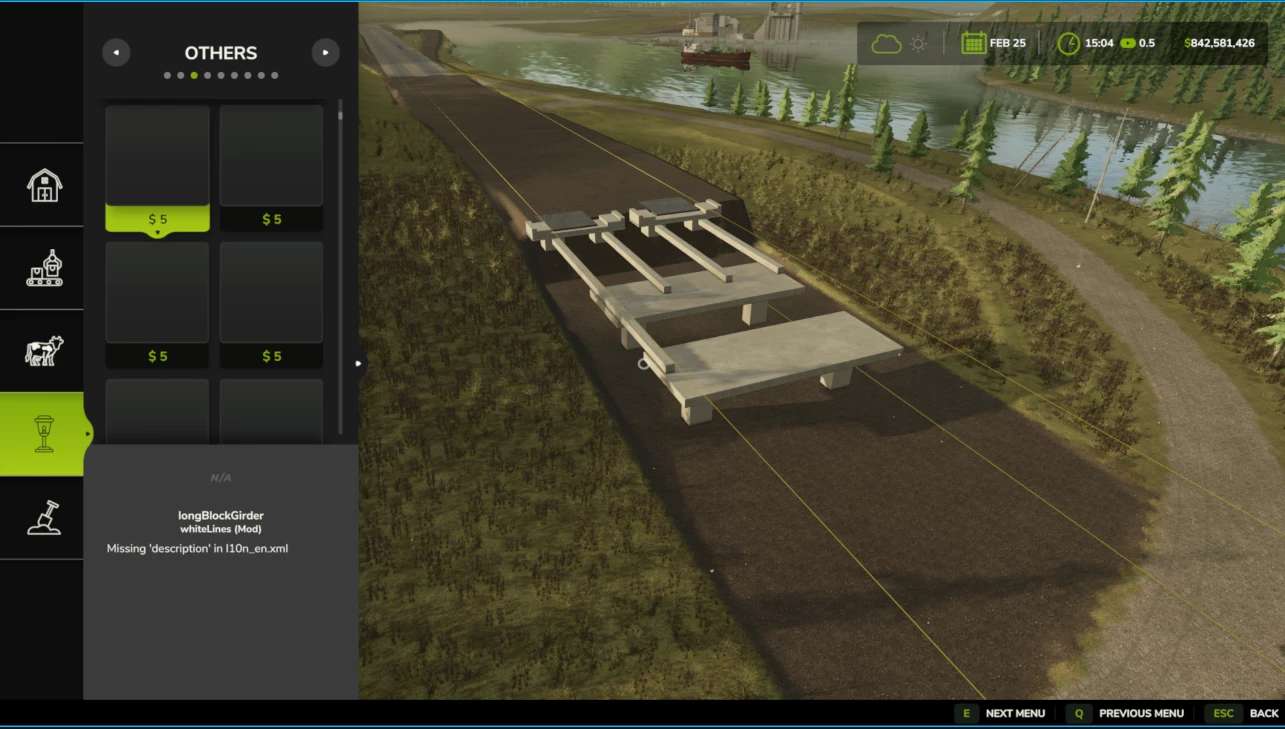Click the Next Menu button
Screen dimensions: 1285x729
point(1003,713)
